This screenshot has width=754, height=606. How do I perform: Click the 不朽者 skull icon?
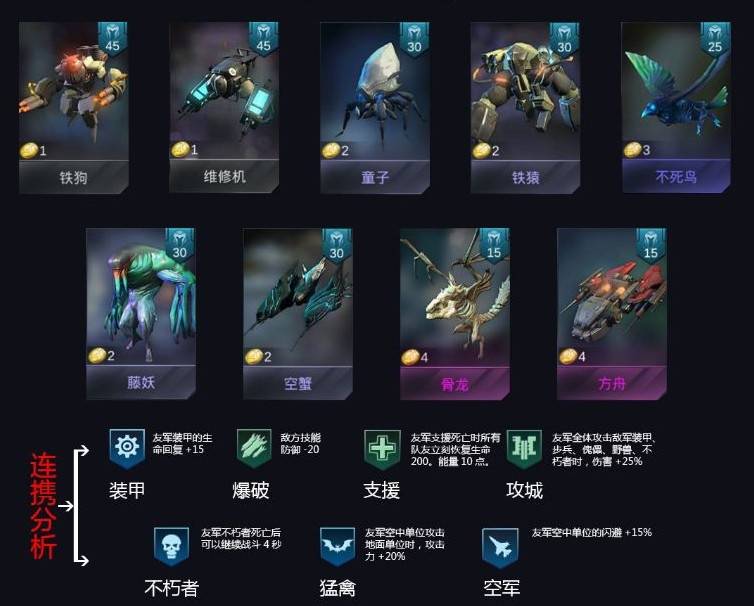tap(171, 546)
